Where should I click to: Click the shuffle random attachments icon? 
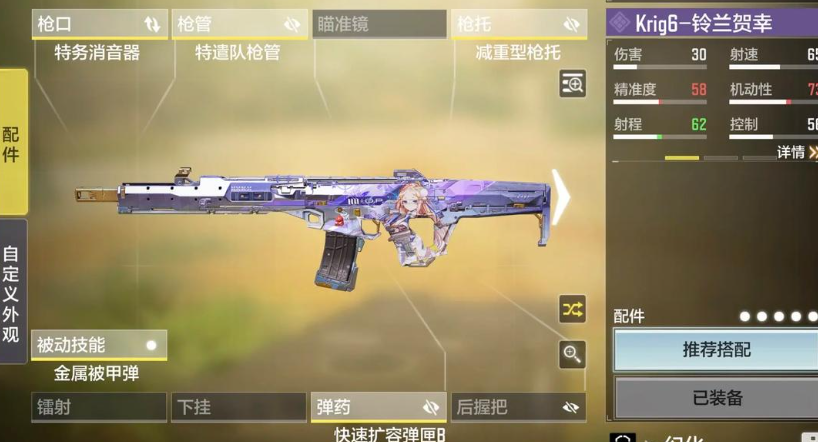572,309
